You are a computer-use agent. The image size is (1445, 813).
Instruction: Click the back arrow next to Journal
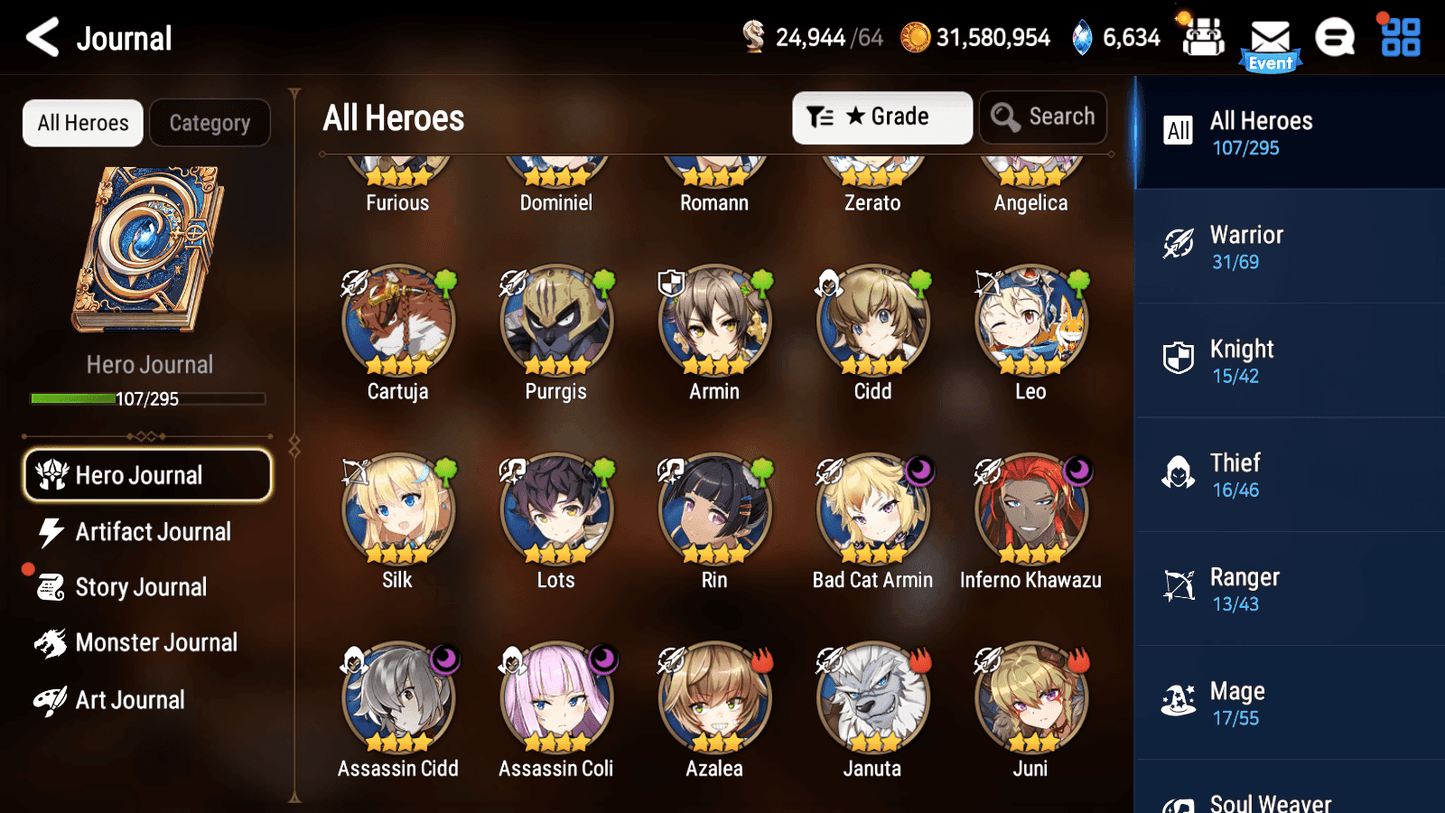tap(41, 37)
